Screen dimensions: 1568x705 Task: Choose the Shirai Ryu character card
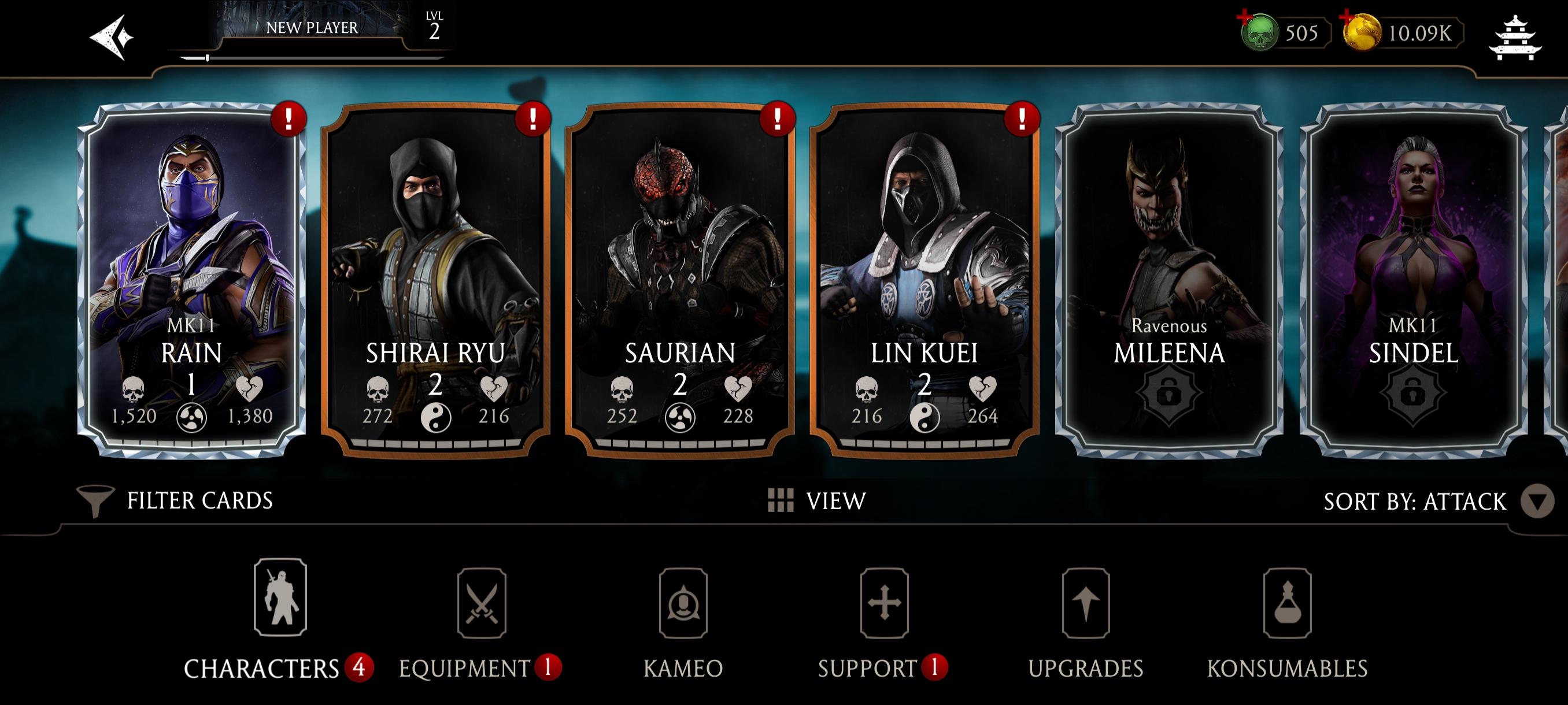436,280
